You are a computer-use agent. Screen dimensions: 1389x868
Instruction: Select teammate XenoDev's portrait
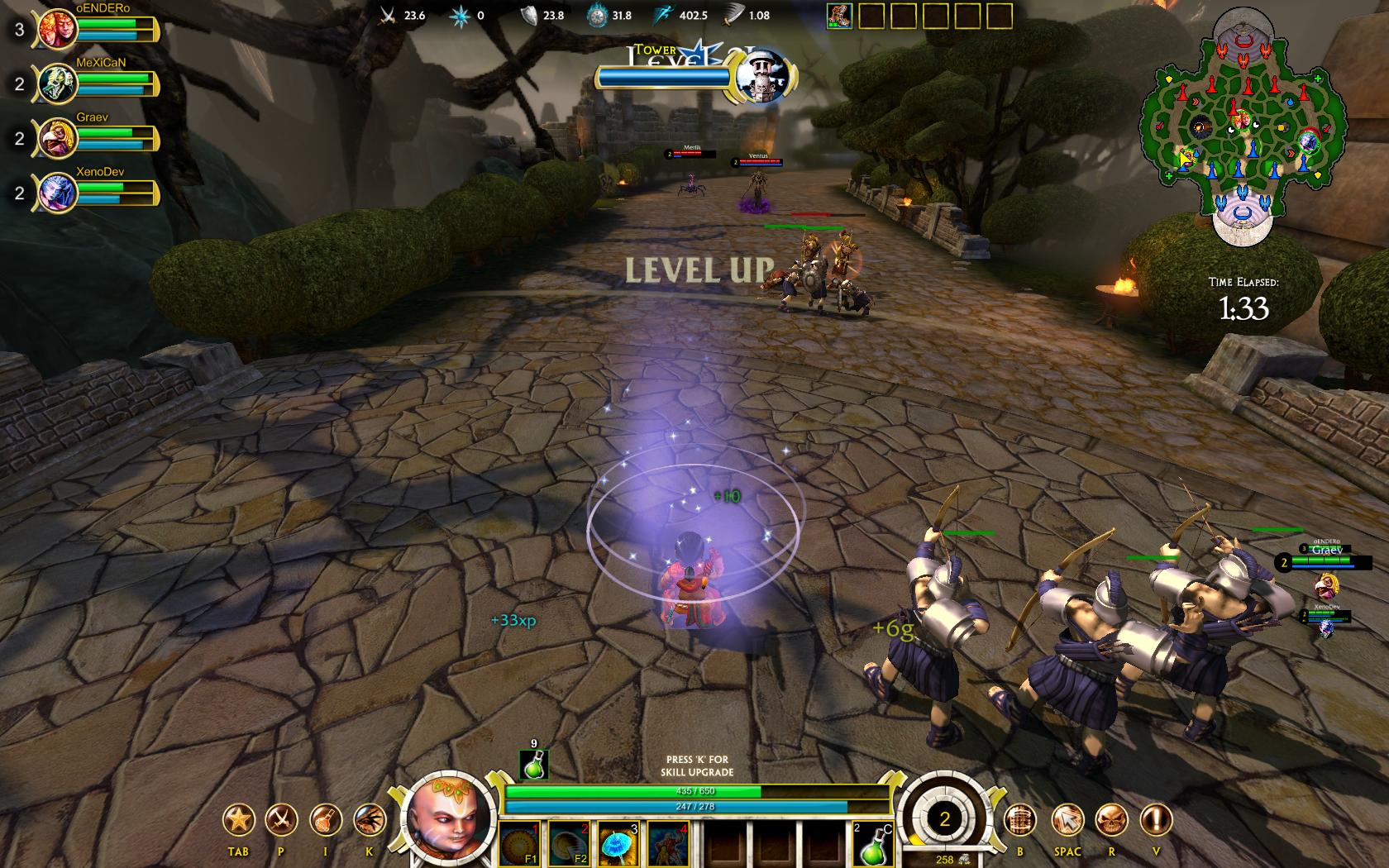[57, 193]
